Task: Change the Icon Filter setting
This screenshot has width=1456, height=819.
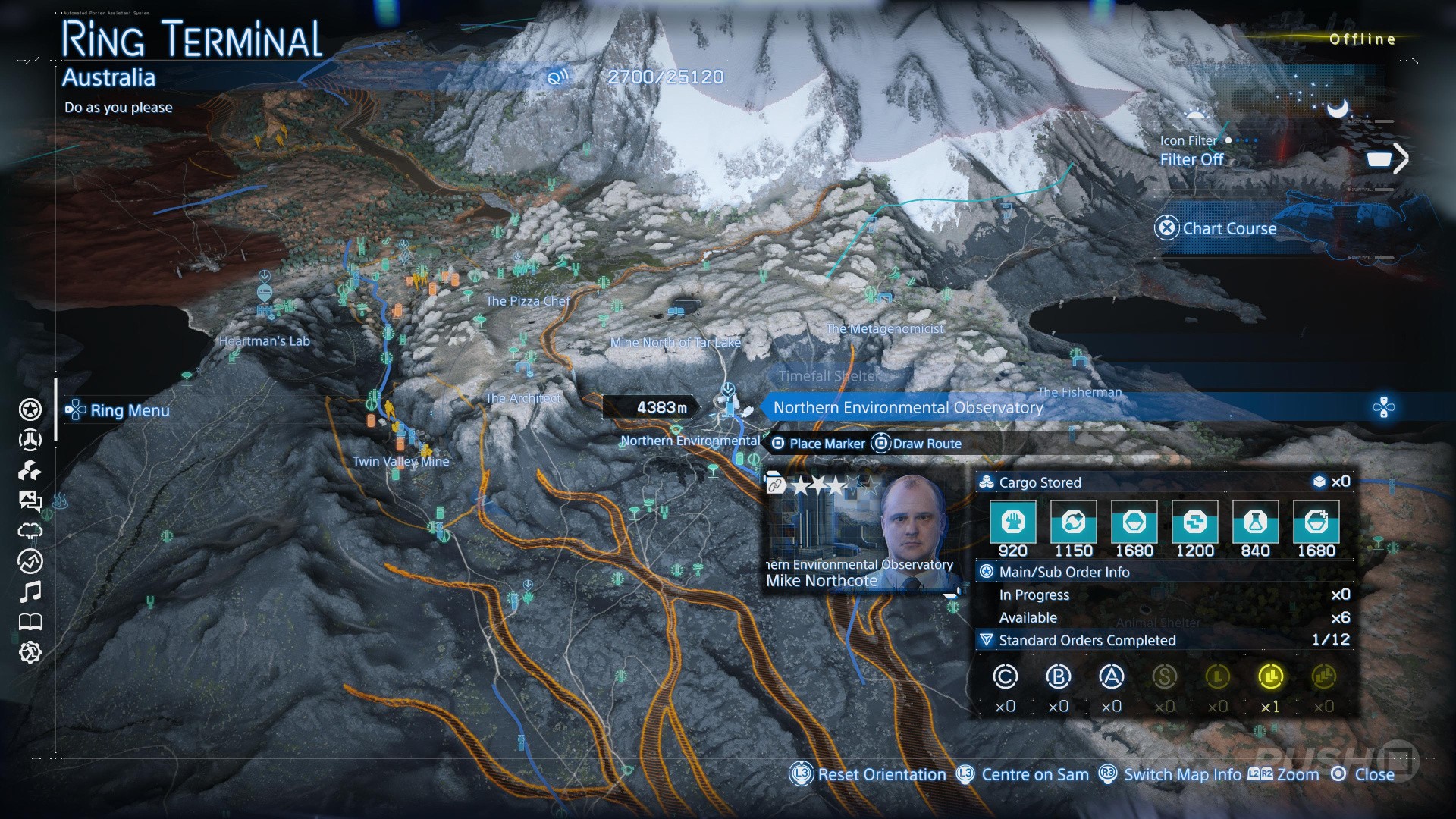Action: tap(1191, 159)
